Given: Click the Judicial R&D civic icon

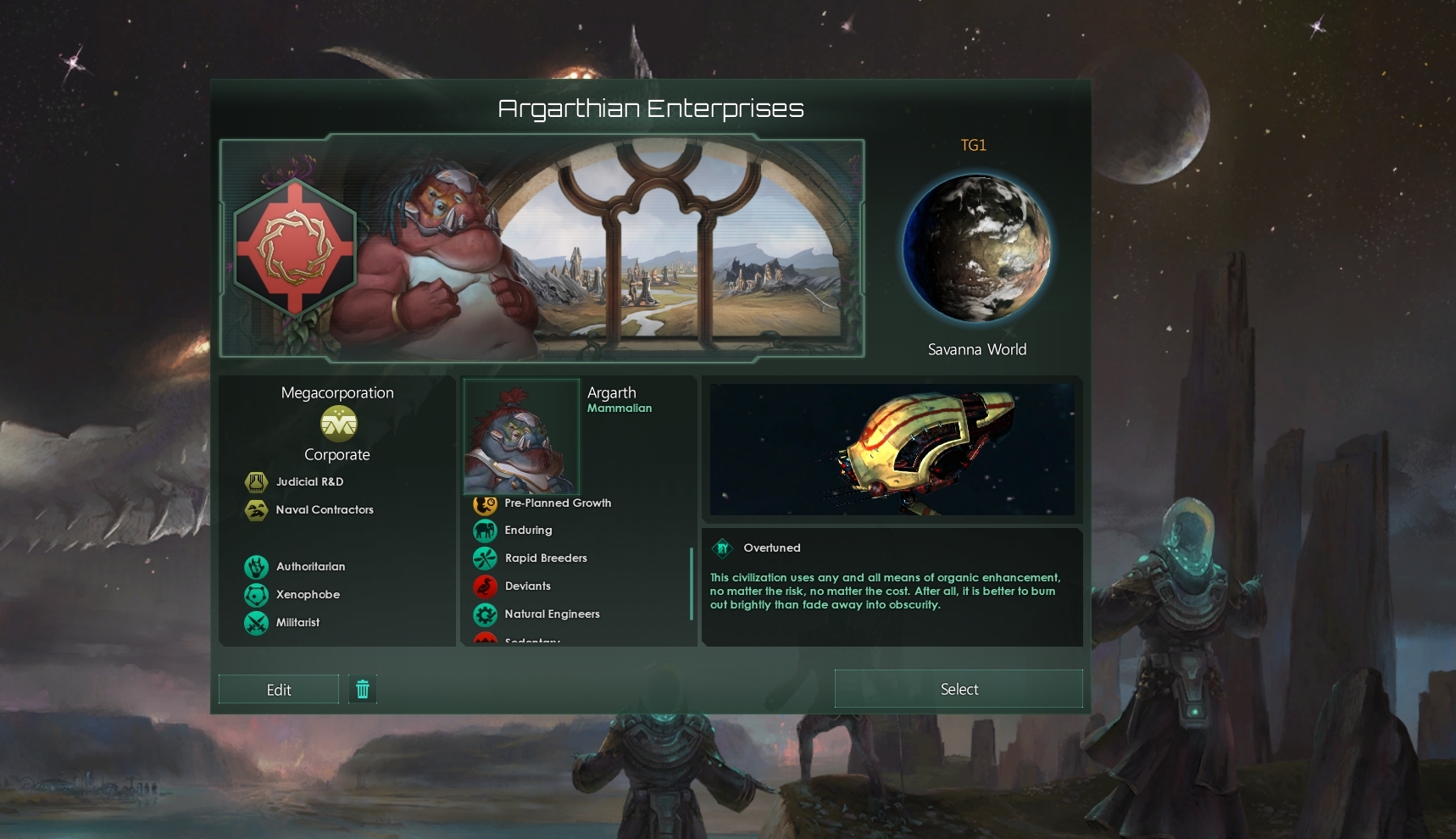Looking at the screenshot, I should (256, 482).
